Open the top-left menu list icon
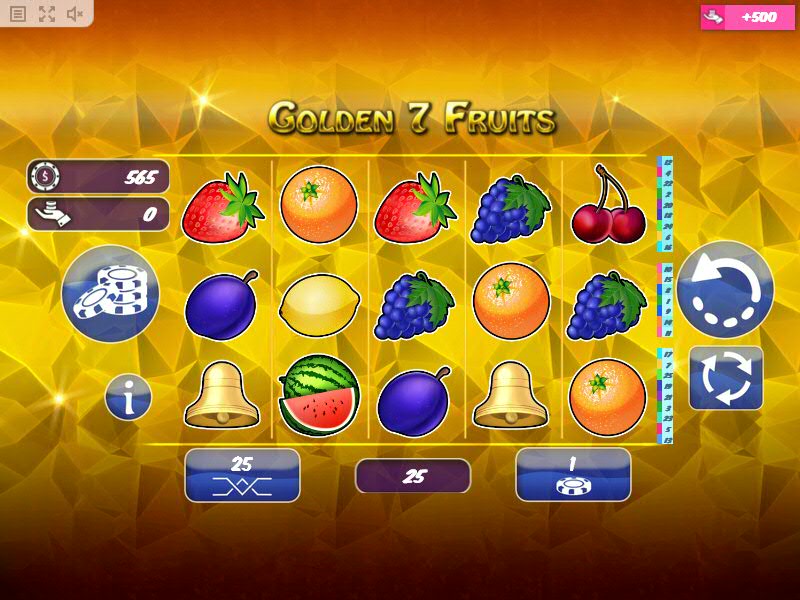The width and height of the screenshot is (800, 600). [x=18, y=14]
